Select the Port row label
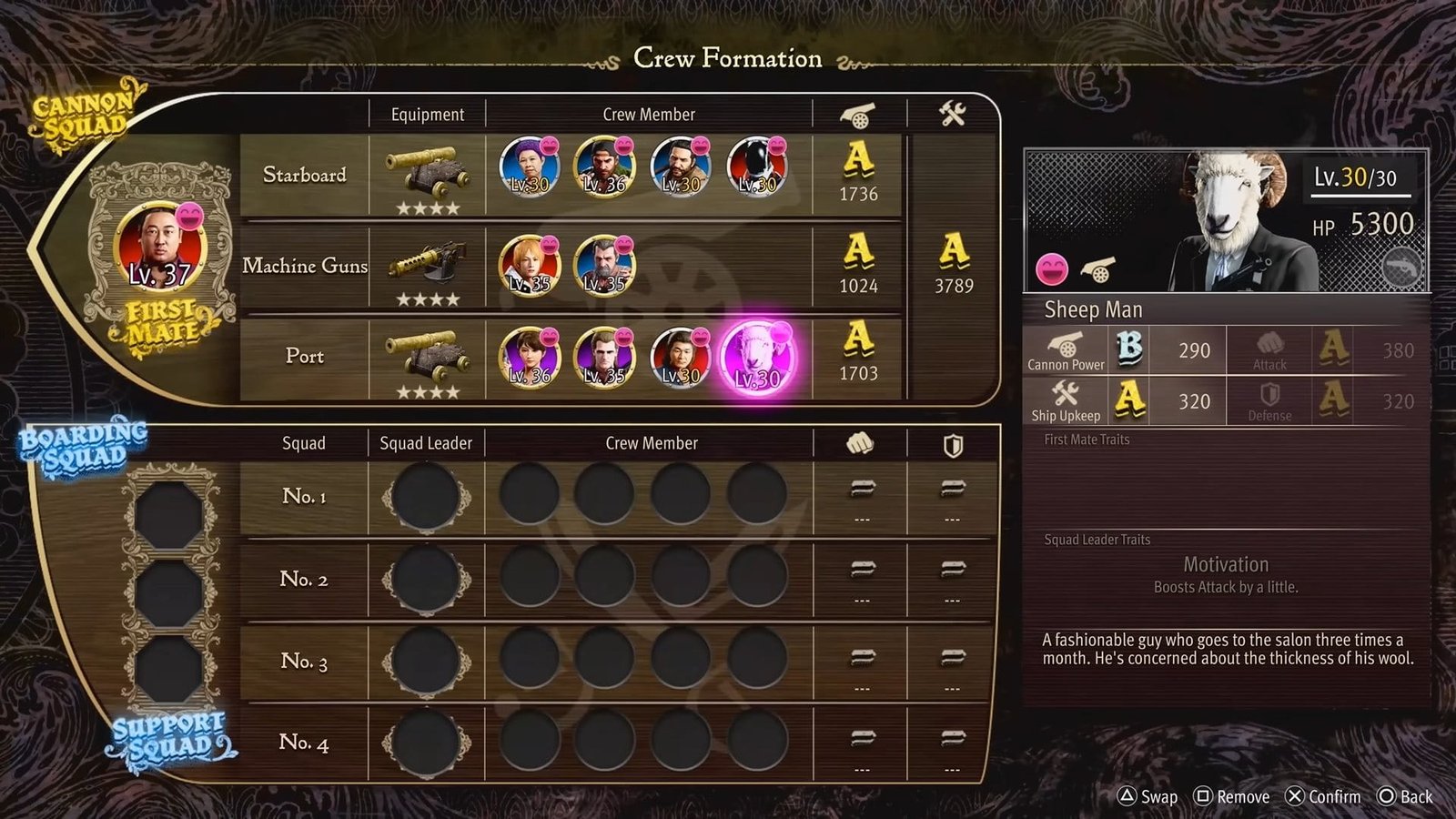This screenshot has width=1456, height=819. tap(304, 357)
